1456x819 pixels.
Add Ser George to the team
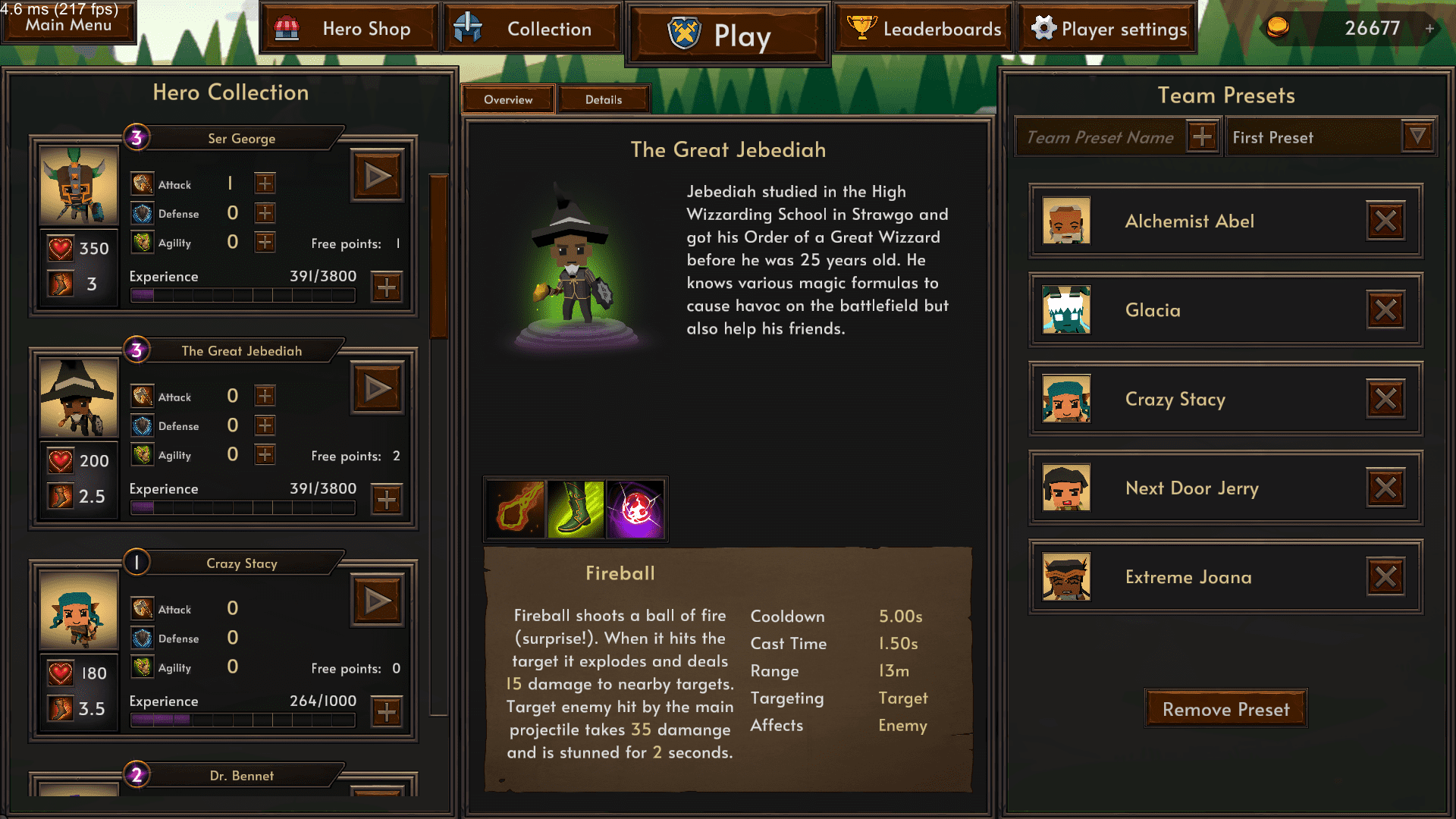pyautogui.click(x=378, y=177)
